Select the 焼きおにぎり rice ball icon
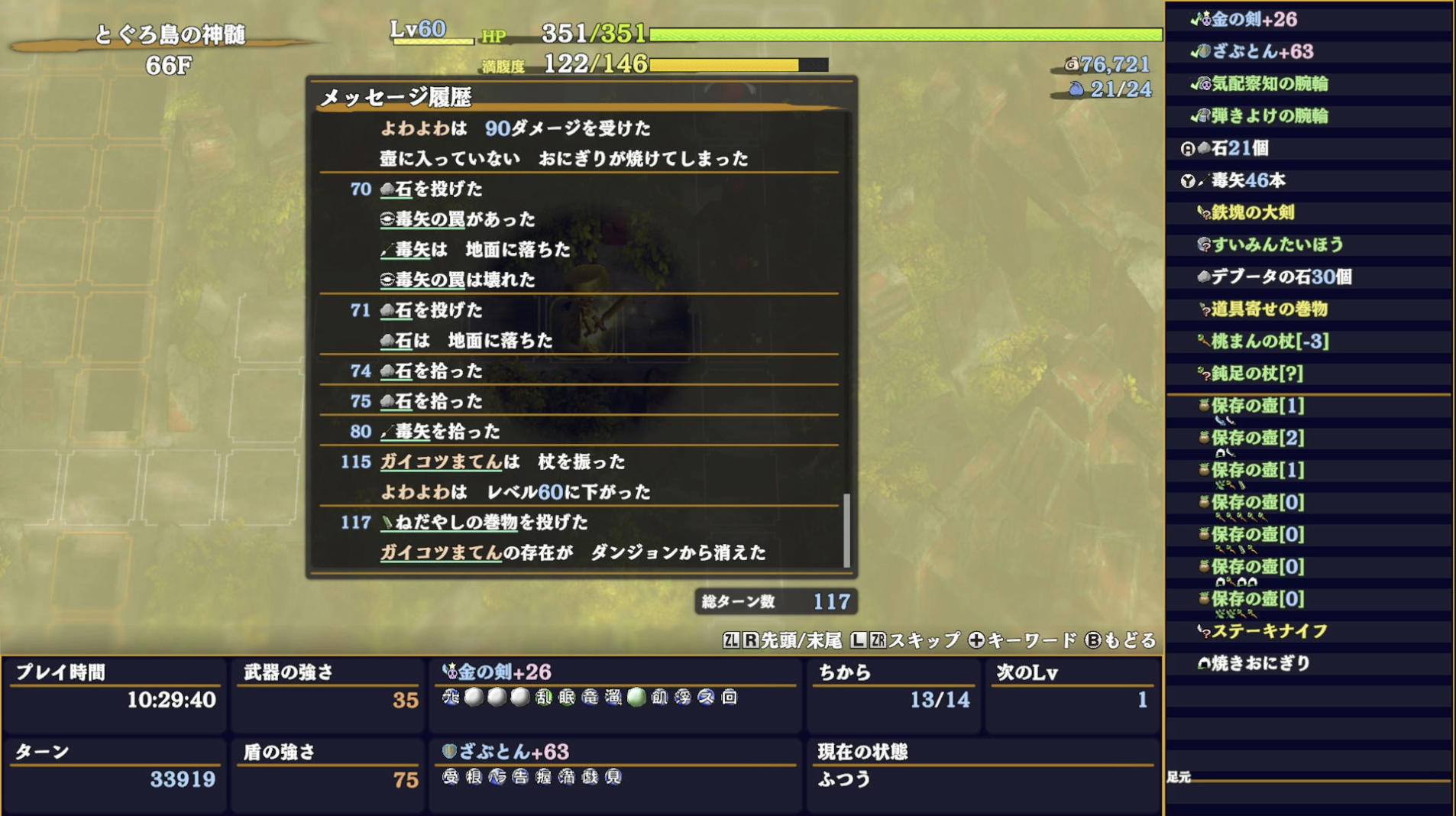Viewport: 1456px width, 816px height. 1201,664
